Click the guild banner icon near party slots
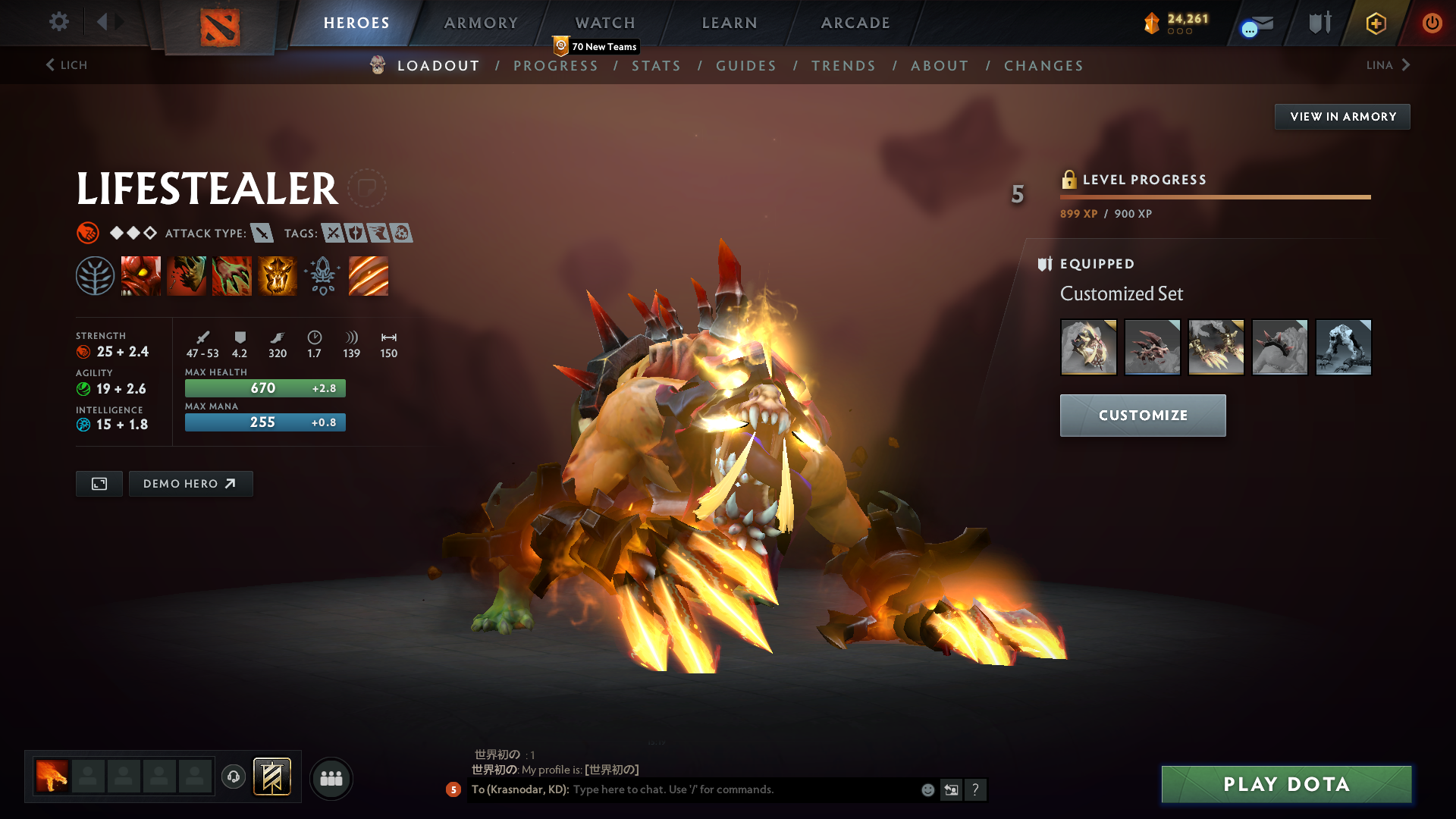Screen dimensions: 1456x819 pyautogui.click(x=273, y=777)
